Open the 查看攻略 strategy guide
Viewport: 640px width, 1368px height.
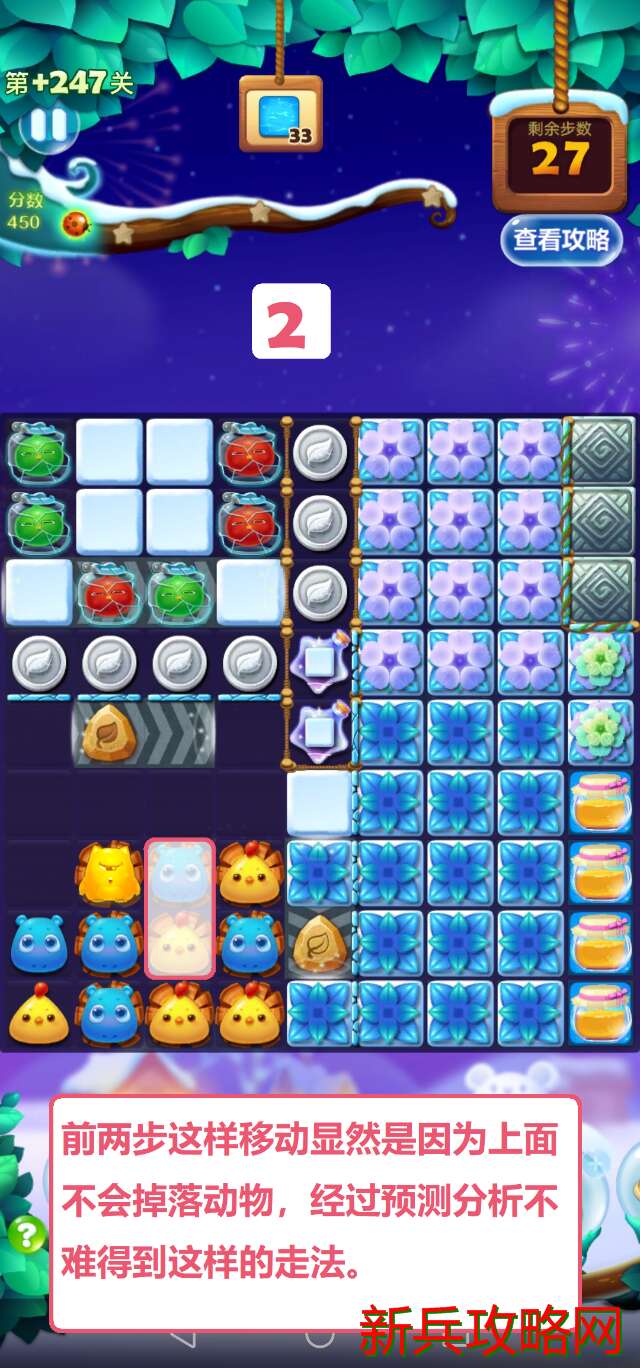pos(561,240)
